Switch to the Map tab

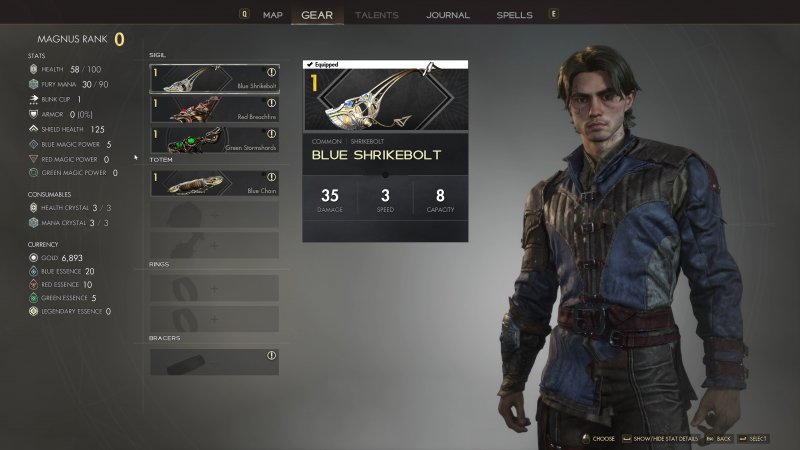click(273, 15)
